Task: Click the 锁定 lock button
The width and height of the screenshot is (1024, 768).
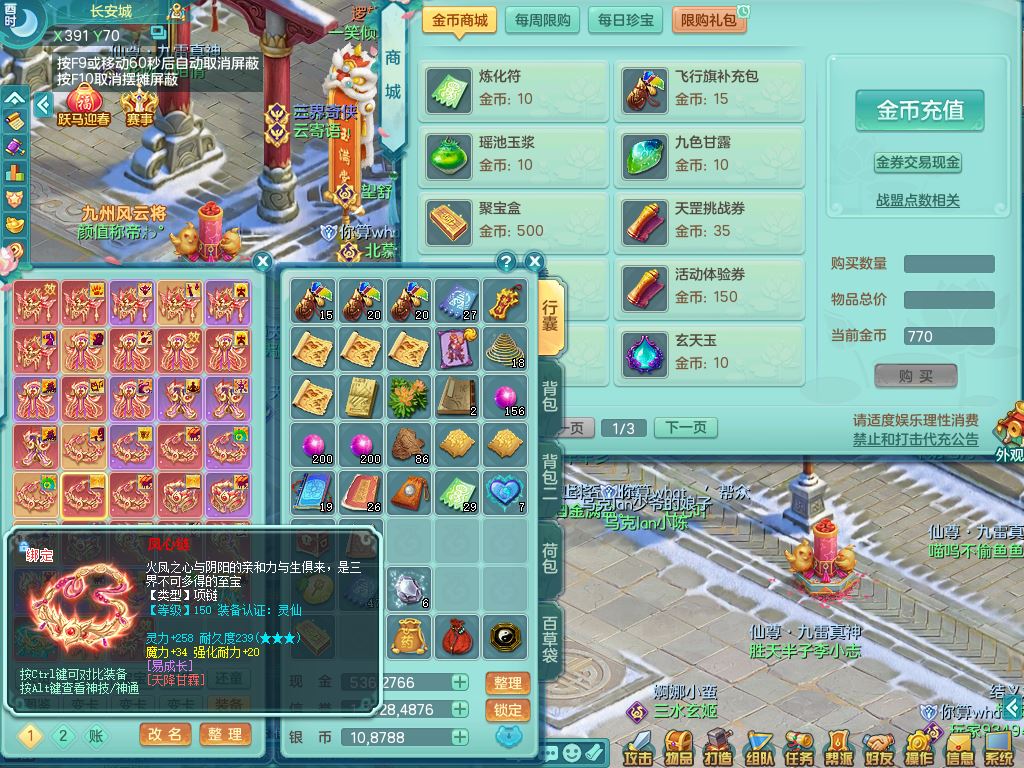Action: pyautogui.click(x=507, y=710)
